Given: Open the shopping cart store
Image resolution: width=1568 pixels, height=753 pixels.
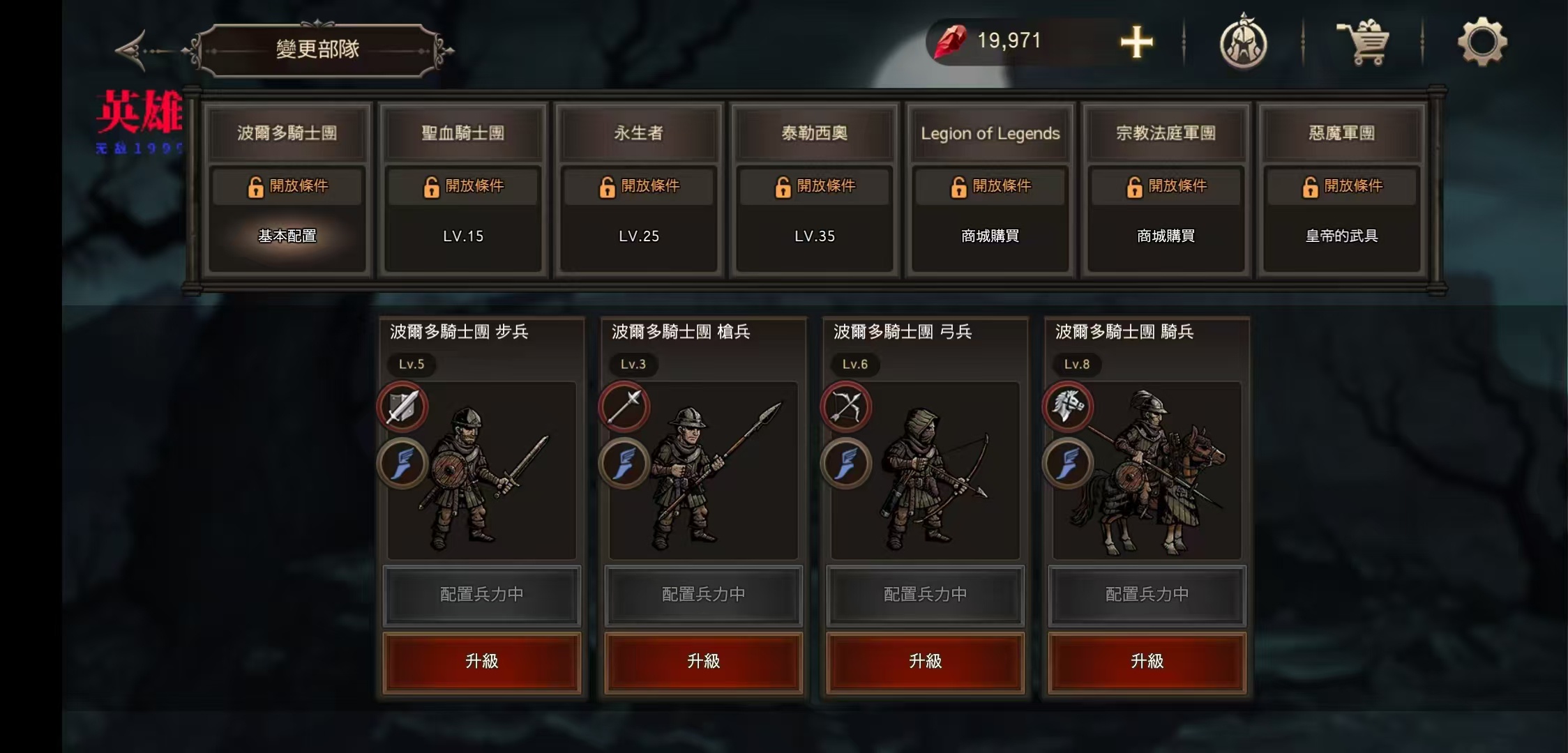Looking at the screenshot, I should [1363, 43].
